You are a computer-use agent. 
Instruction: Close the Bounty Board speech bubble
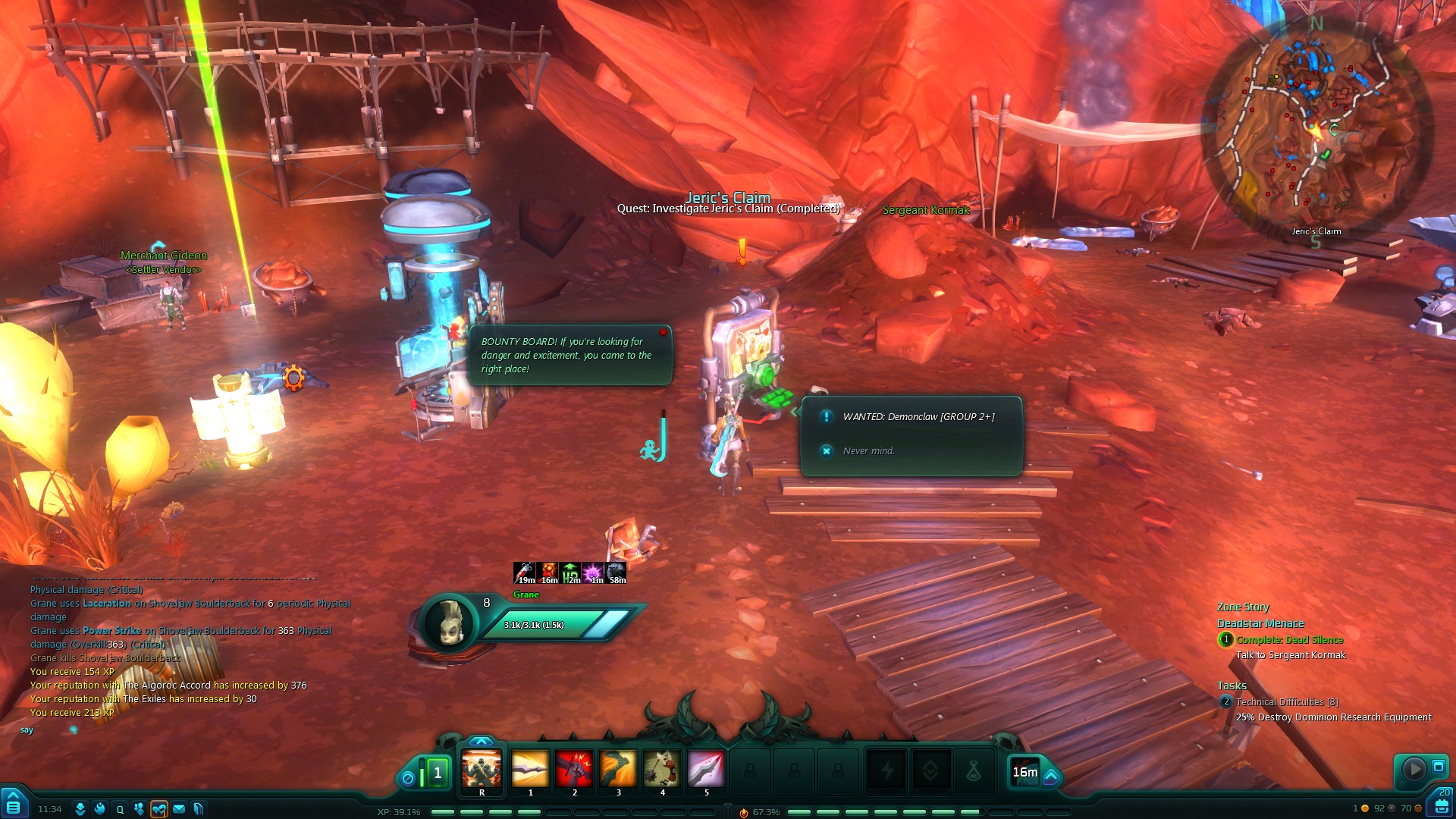pyautogui.click(x=663, y=332)
